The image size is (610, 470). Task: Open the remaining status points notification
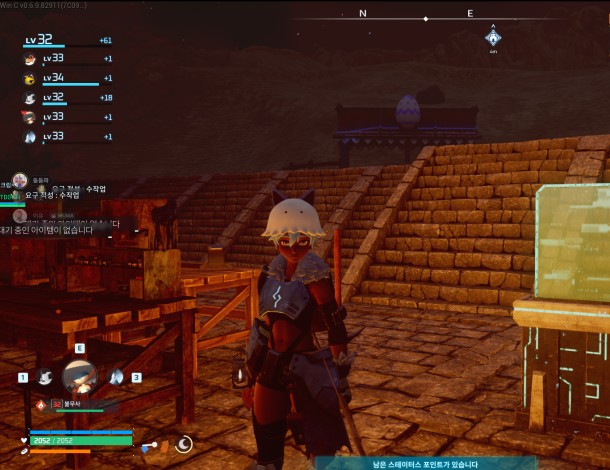[x=410, y=464]
